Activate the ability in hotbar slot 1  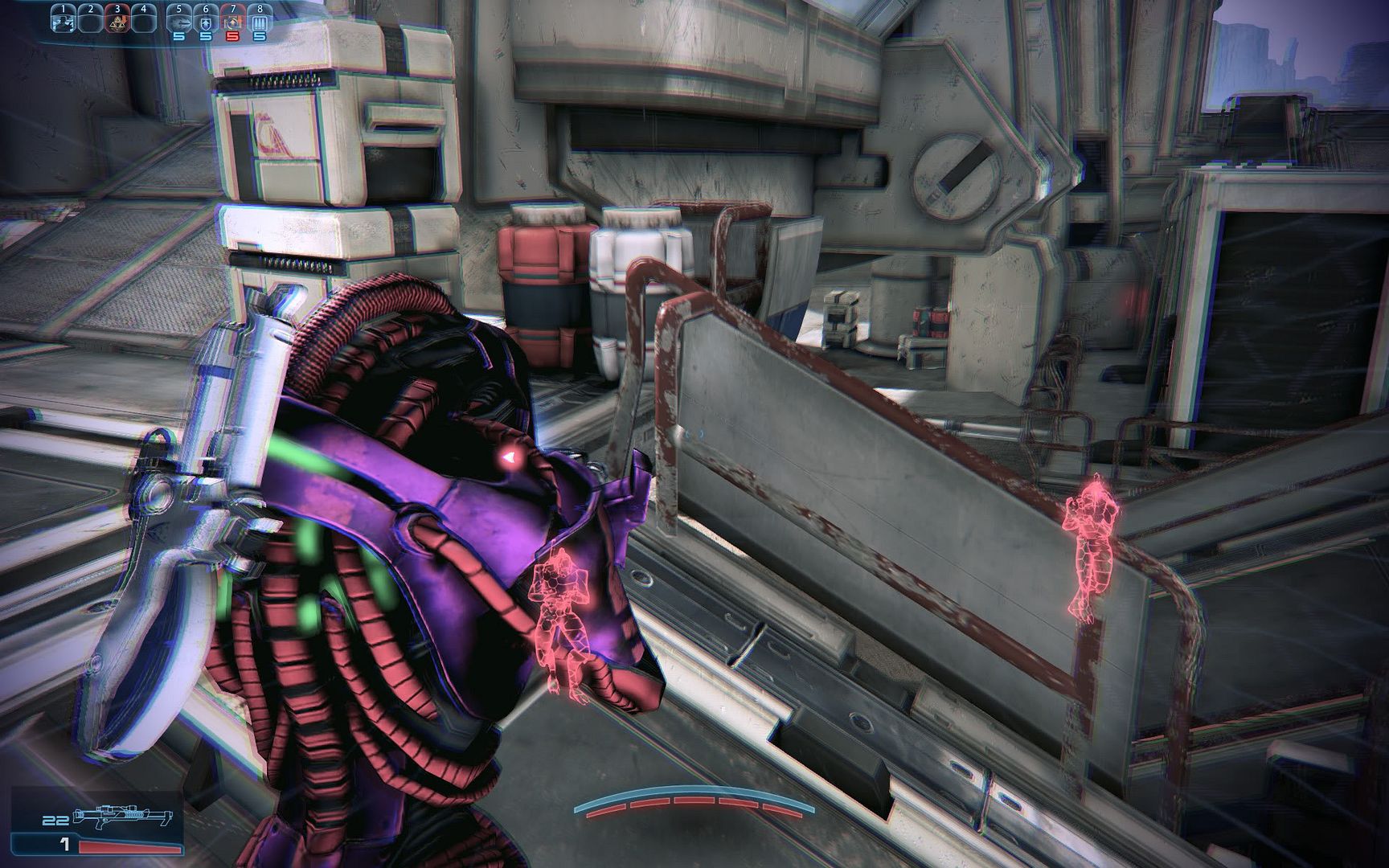coord(64,22)
